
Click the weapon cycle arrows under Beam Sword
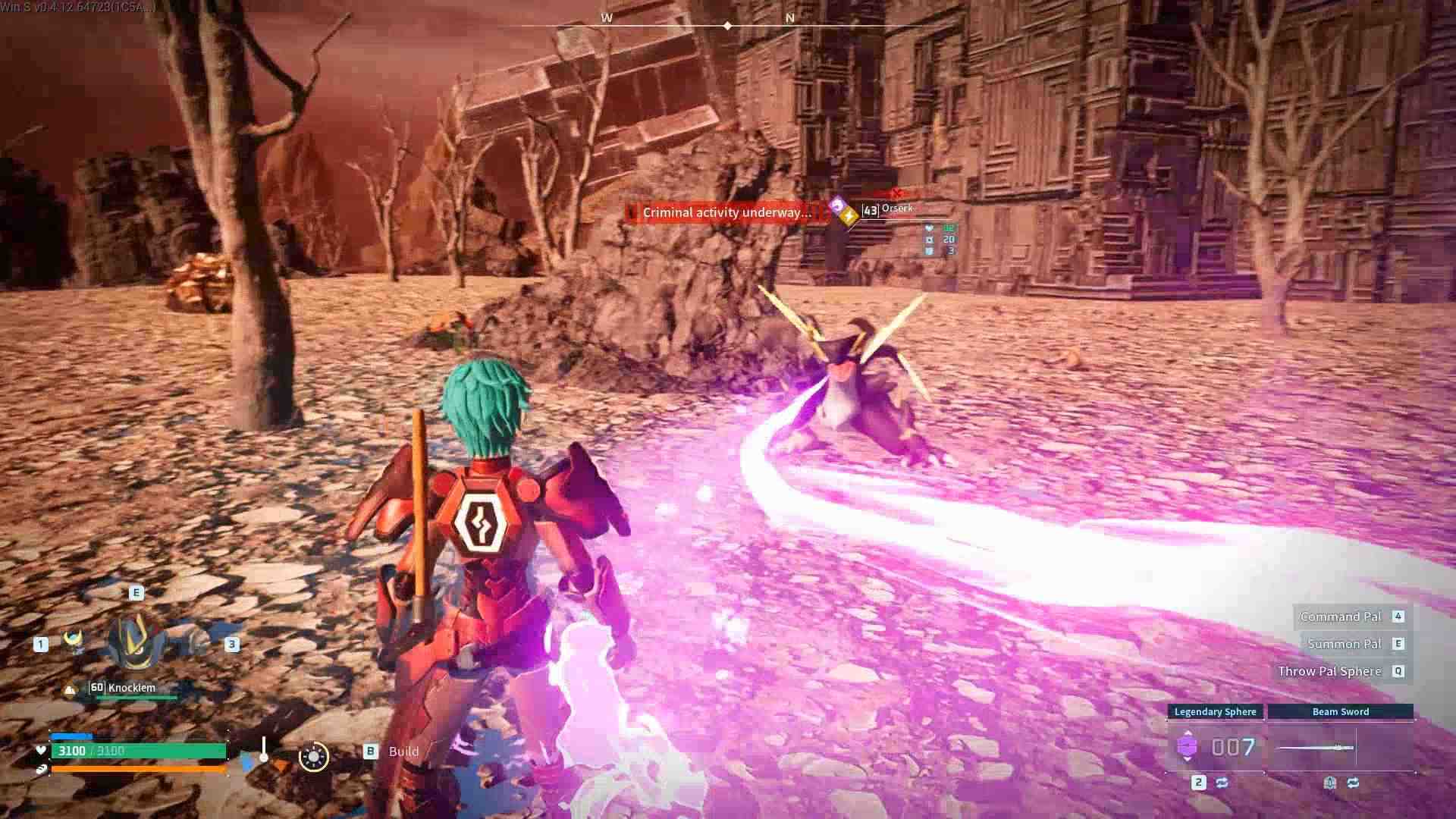pos(1353,781)
